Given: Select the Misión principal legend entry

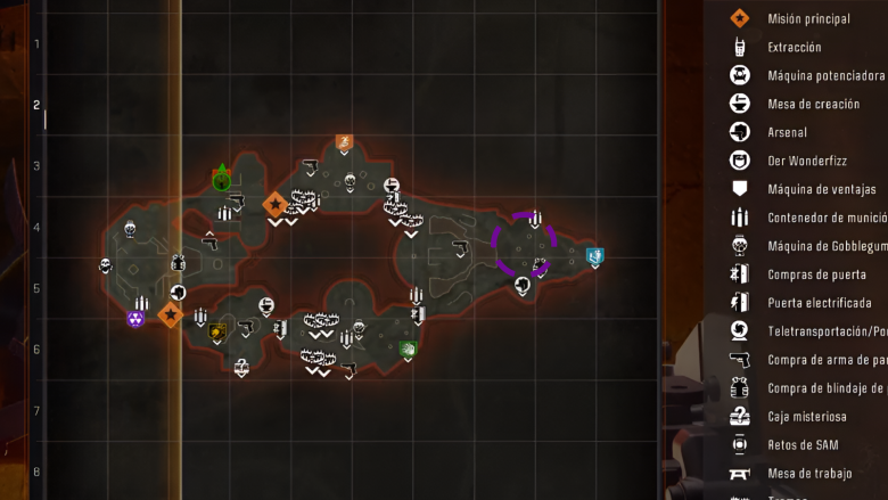Looking at the screenshot, I should [x=808, y=18].
